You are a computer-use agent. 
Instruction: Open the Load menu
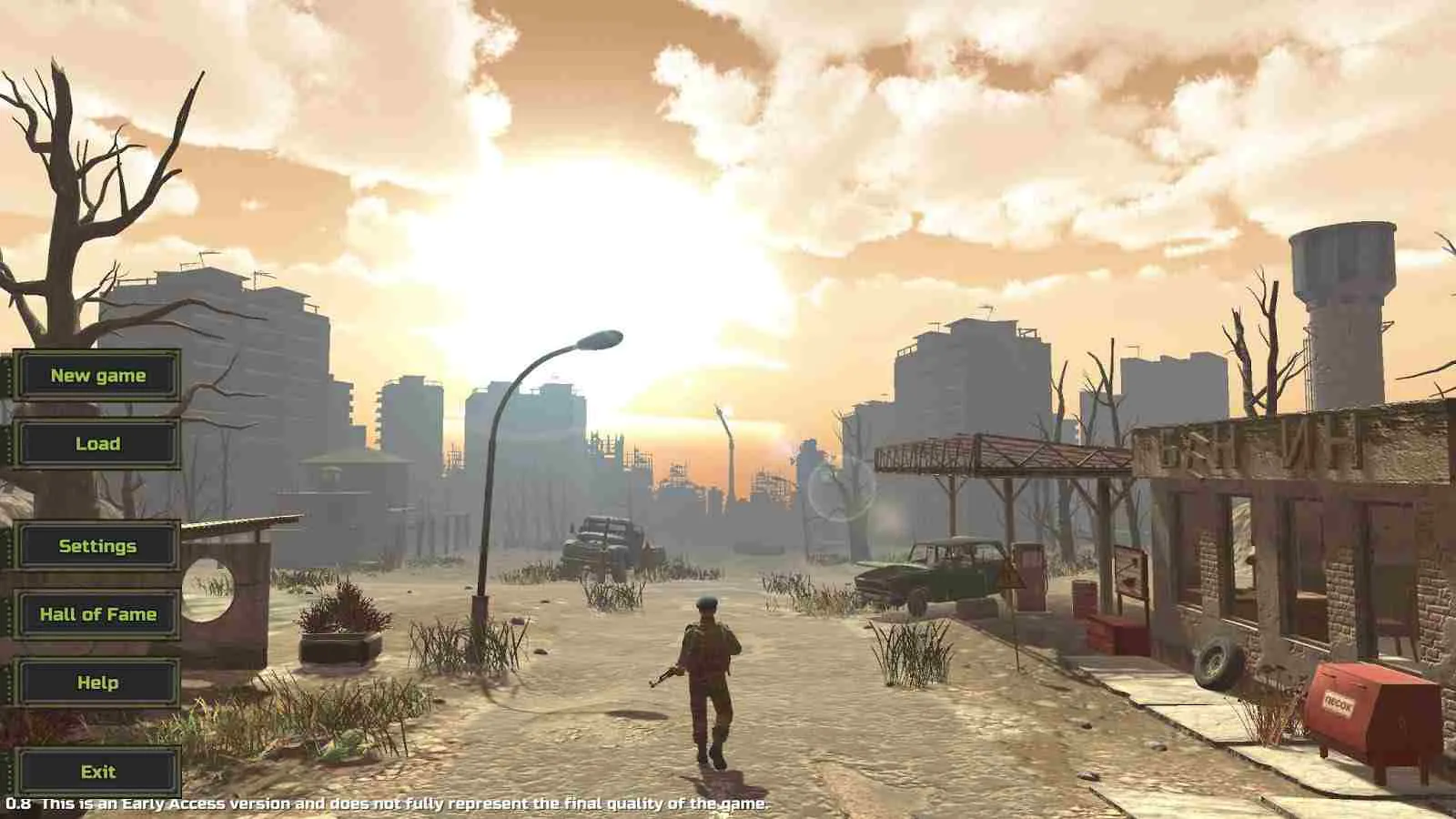coord(97,443)
